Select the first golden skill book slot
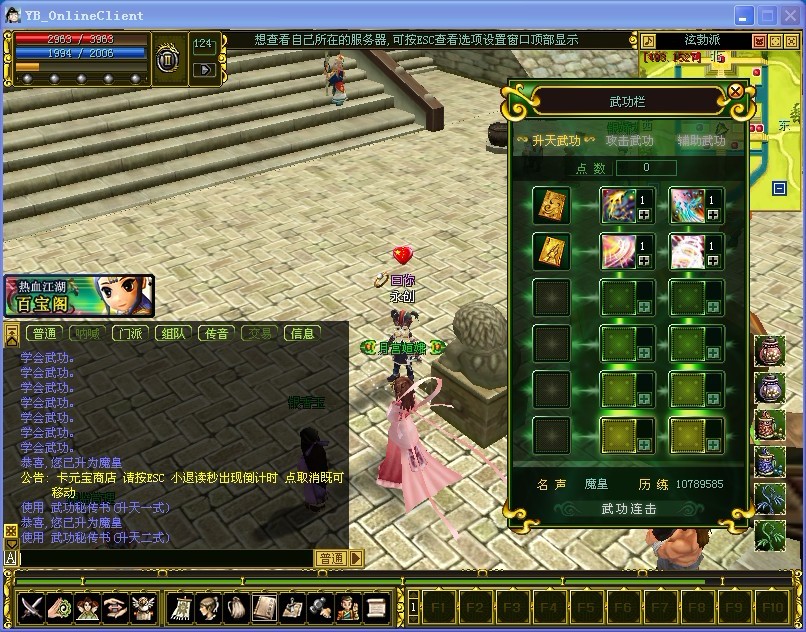Image resolution: width=806 pixels, height=632 pixels. 551,205
